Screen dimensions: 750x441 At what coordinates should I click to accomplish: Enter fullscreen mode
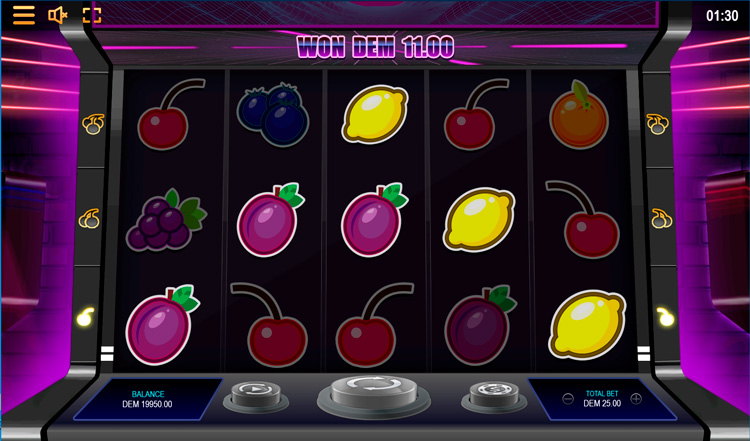pos(92,15)
